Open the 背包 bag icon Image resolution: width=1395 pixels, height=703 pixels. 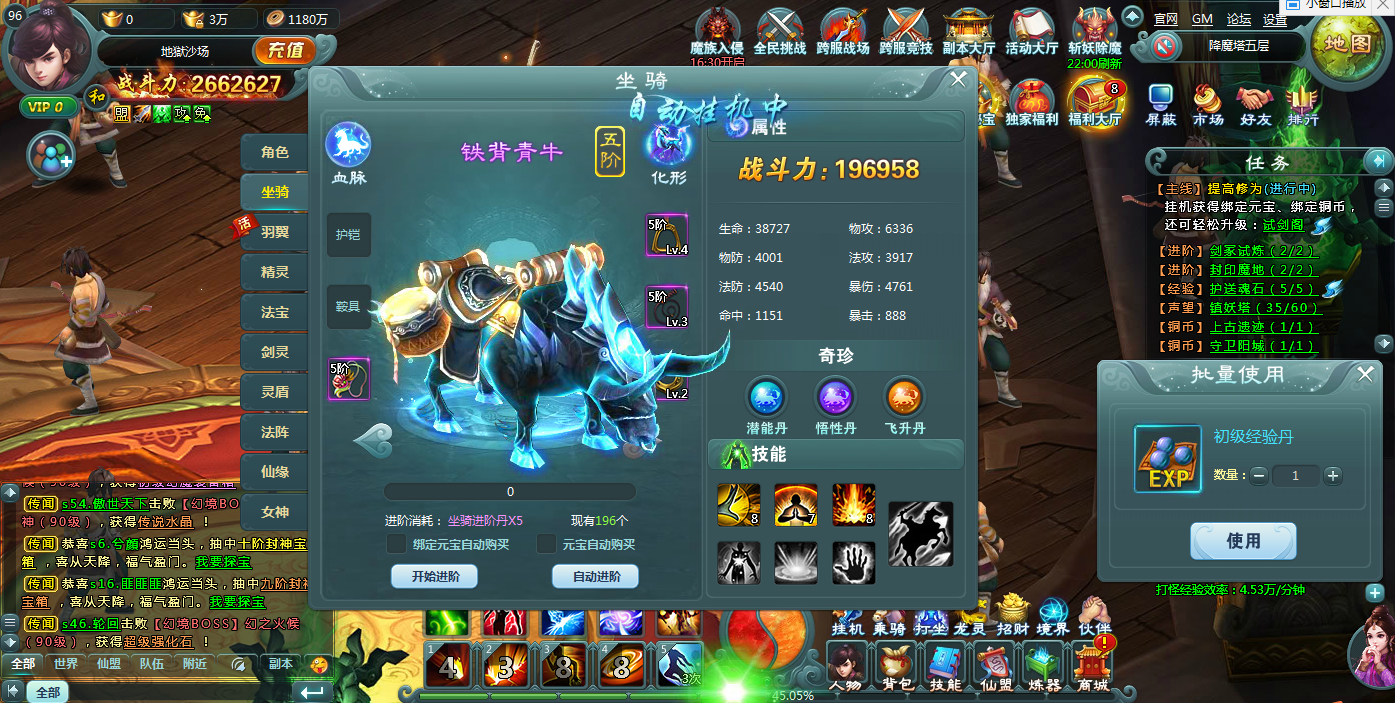895,665
